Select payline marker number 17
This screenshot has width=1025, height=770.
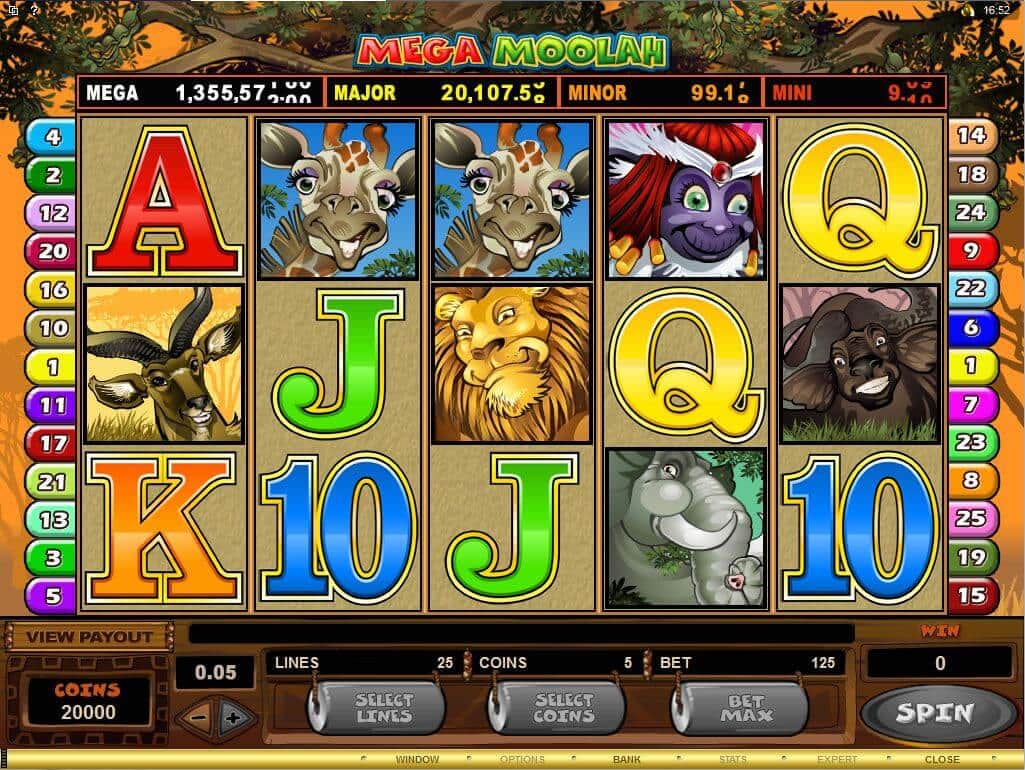point(52,443)
